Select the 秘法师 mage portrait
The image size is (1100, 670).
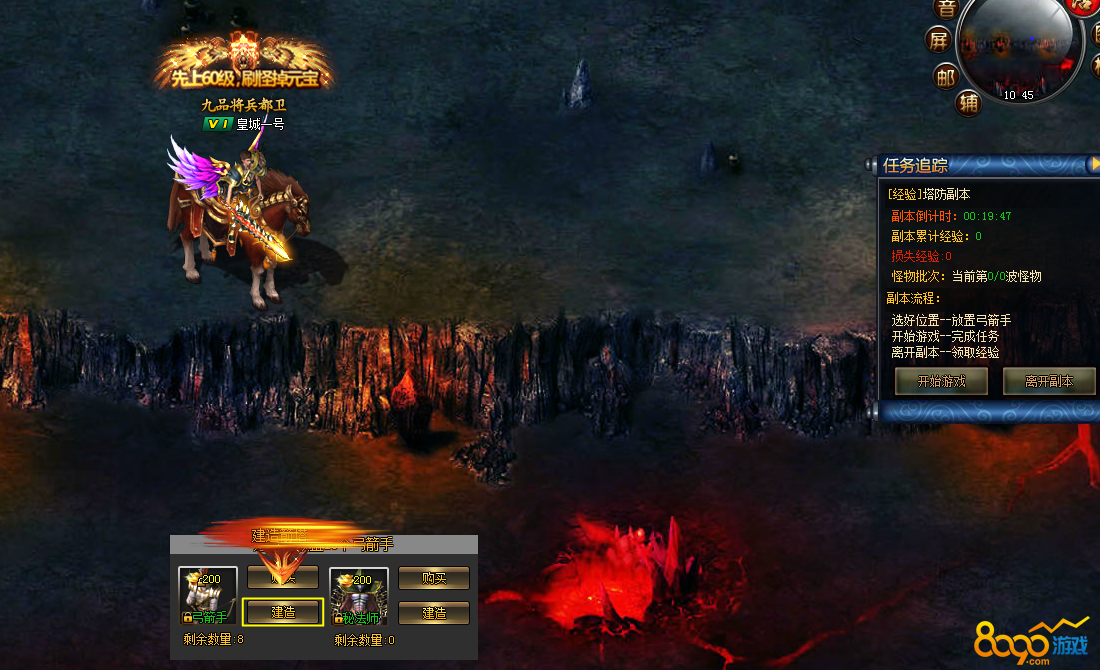(359, 595)
